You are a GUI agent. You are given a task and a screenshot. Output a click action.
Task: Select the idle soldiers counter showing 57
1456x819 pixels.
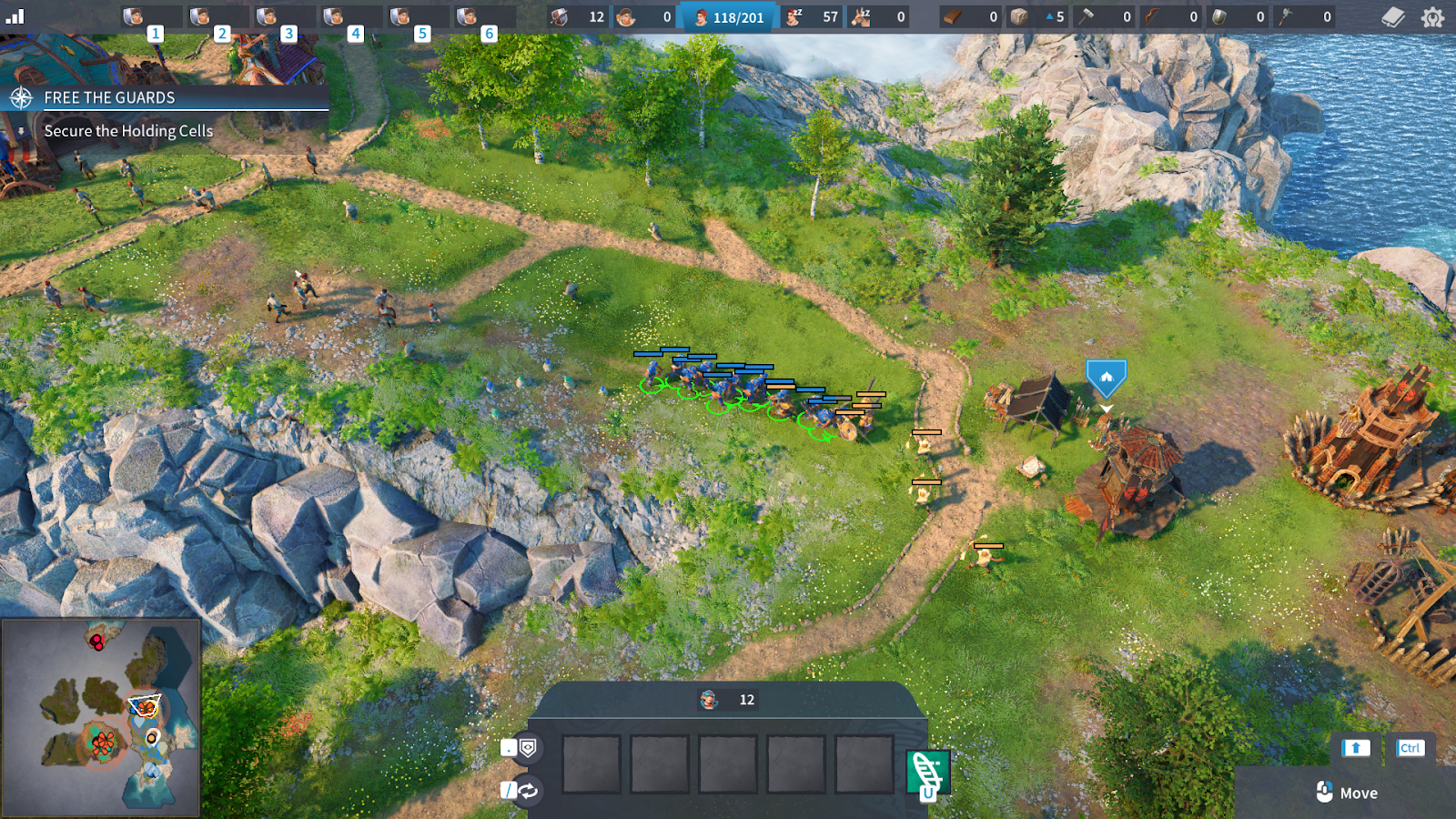coord(812,17)
